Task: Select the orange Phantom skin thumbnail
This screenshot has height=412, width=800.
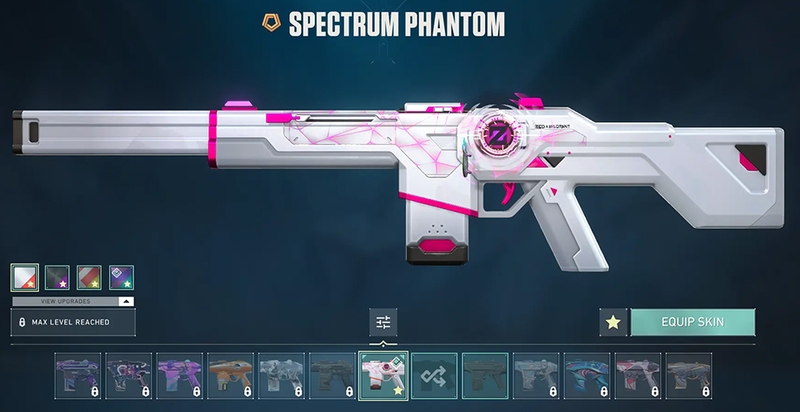Action: coord(230,377)
